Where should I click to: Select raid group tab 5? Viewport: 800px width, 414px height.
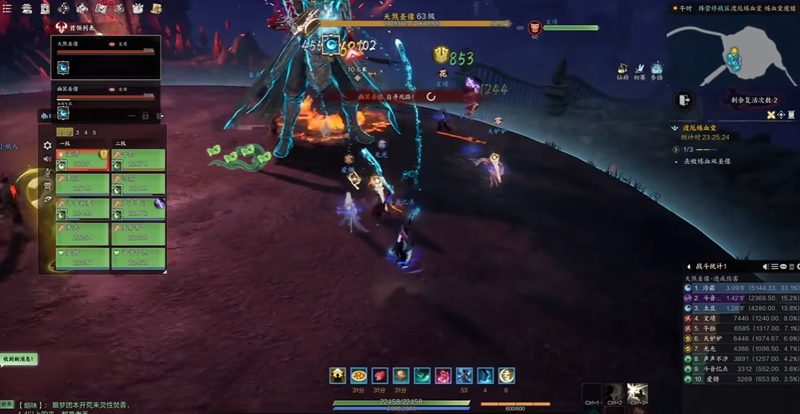click(x=94, y=132)
